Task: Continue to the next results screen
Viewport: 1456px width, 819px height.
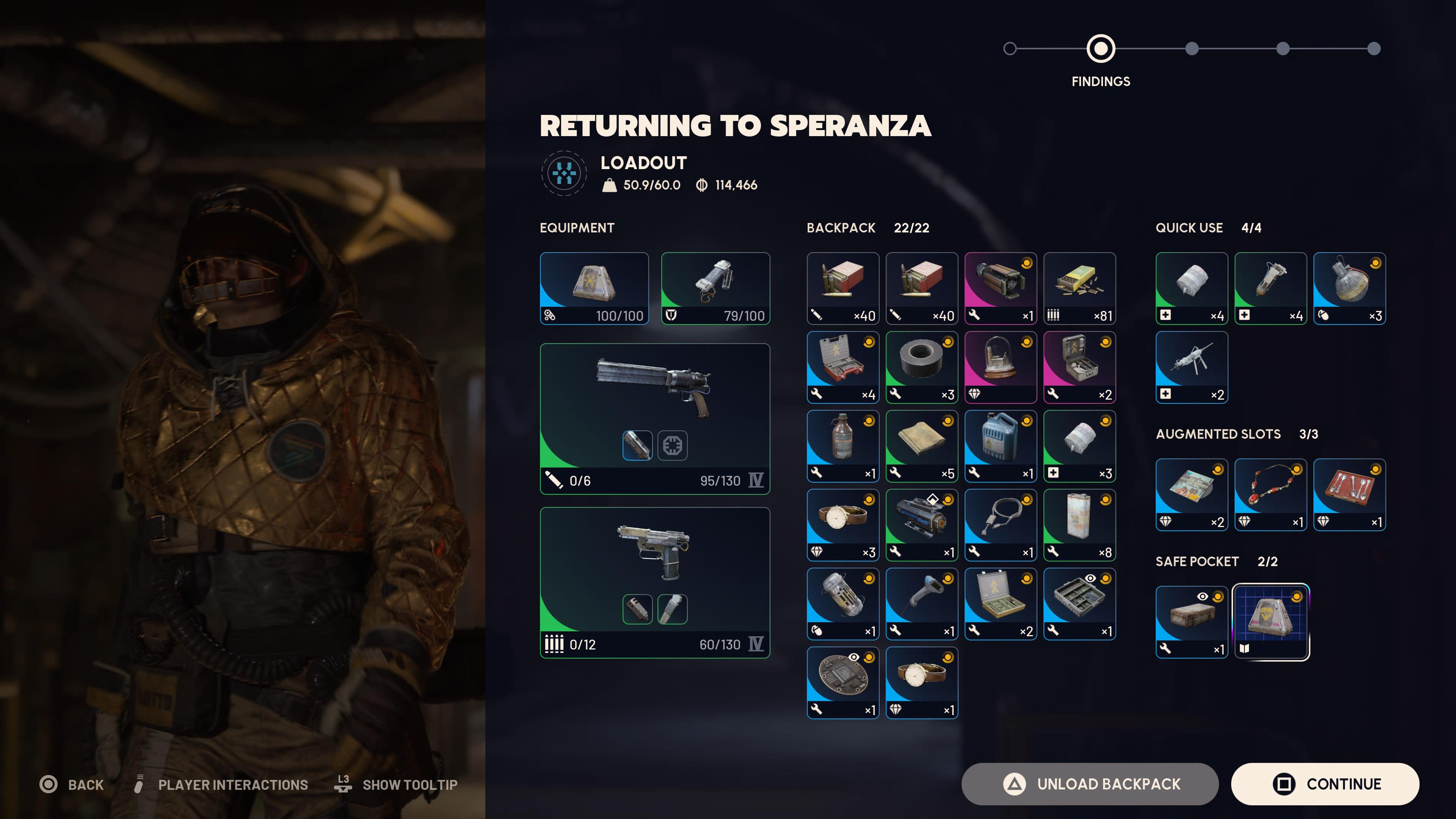Action: click(x=1324, y=784)
